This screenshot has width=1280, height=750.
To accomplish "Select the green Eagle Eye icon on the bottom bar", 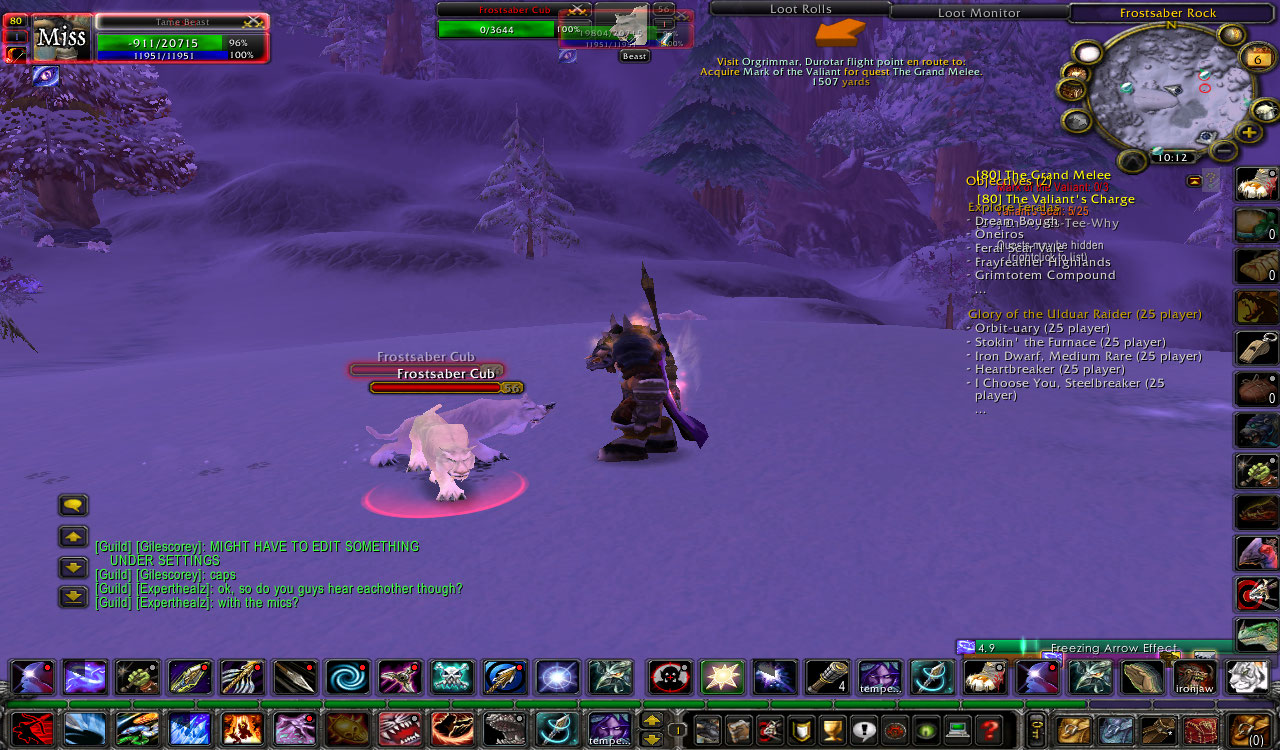I will pyautogui.click(x=927, y=730).
